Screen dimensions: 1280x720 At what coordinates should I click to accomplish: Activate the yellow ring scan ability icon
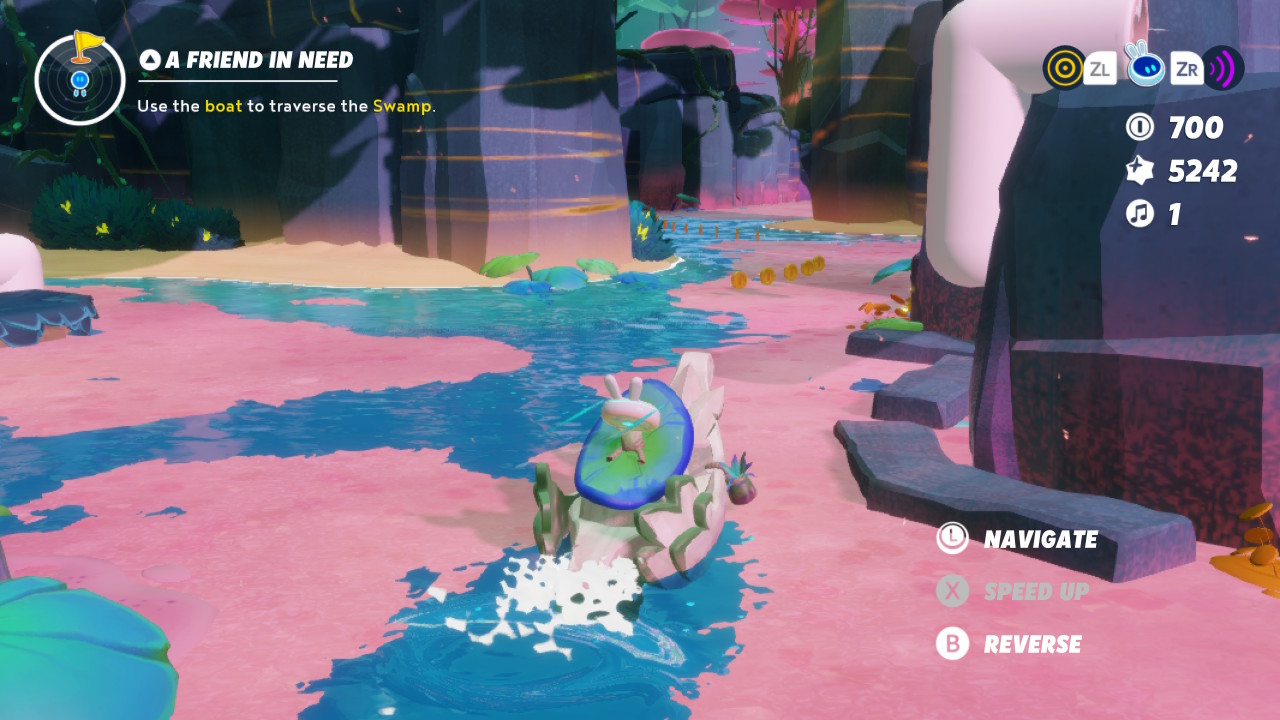pyautogui.click(x=1064, y=68)
